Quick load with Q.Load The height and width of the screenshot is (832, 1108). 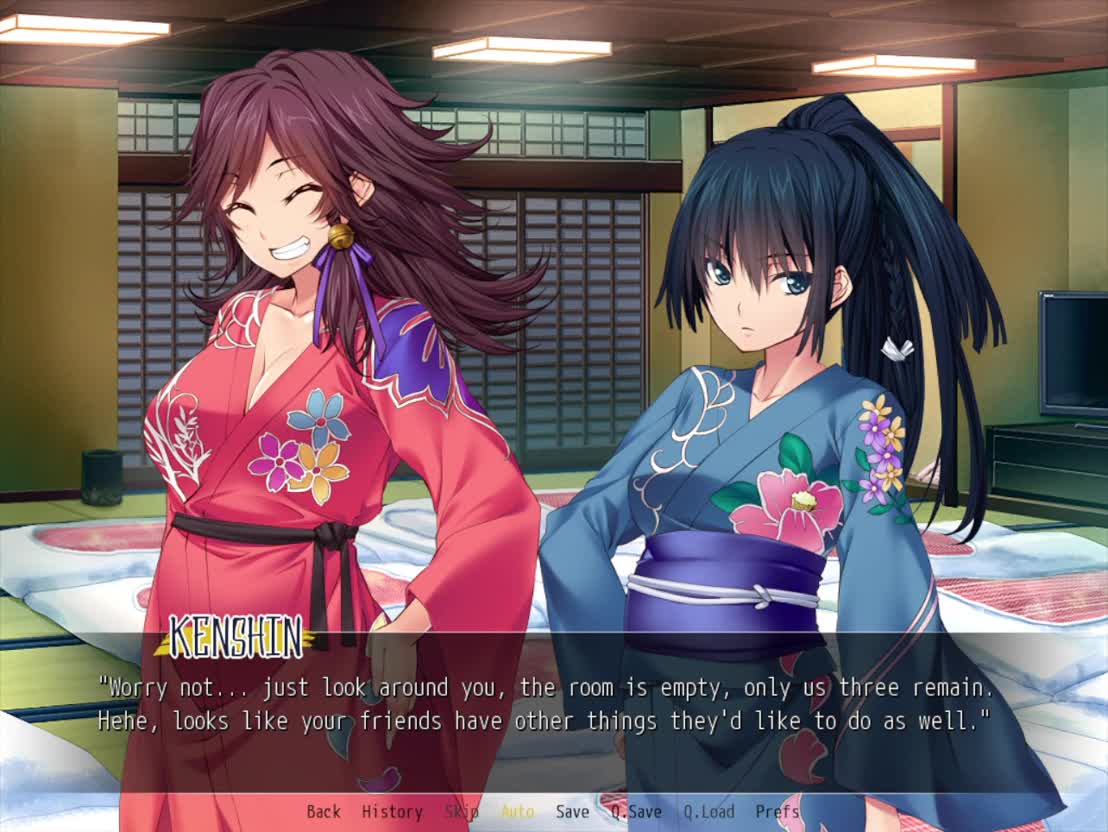point(708,812)
